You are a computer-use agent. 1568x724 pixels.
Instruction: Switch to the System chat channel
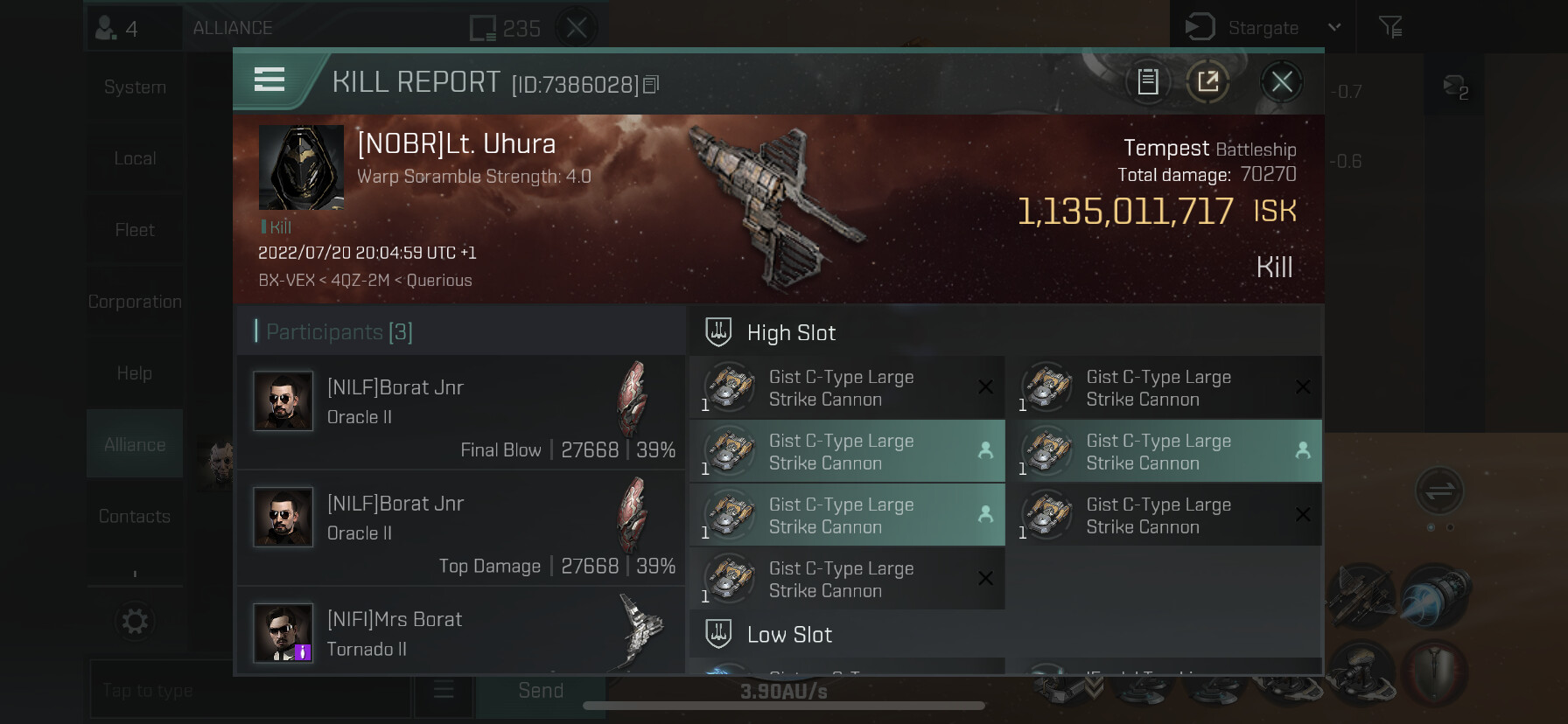(x=135, y=87)
